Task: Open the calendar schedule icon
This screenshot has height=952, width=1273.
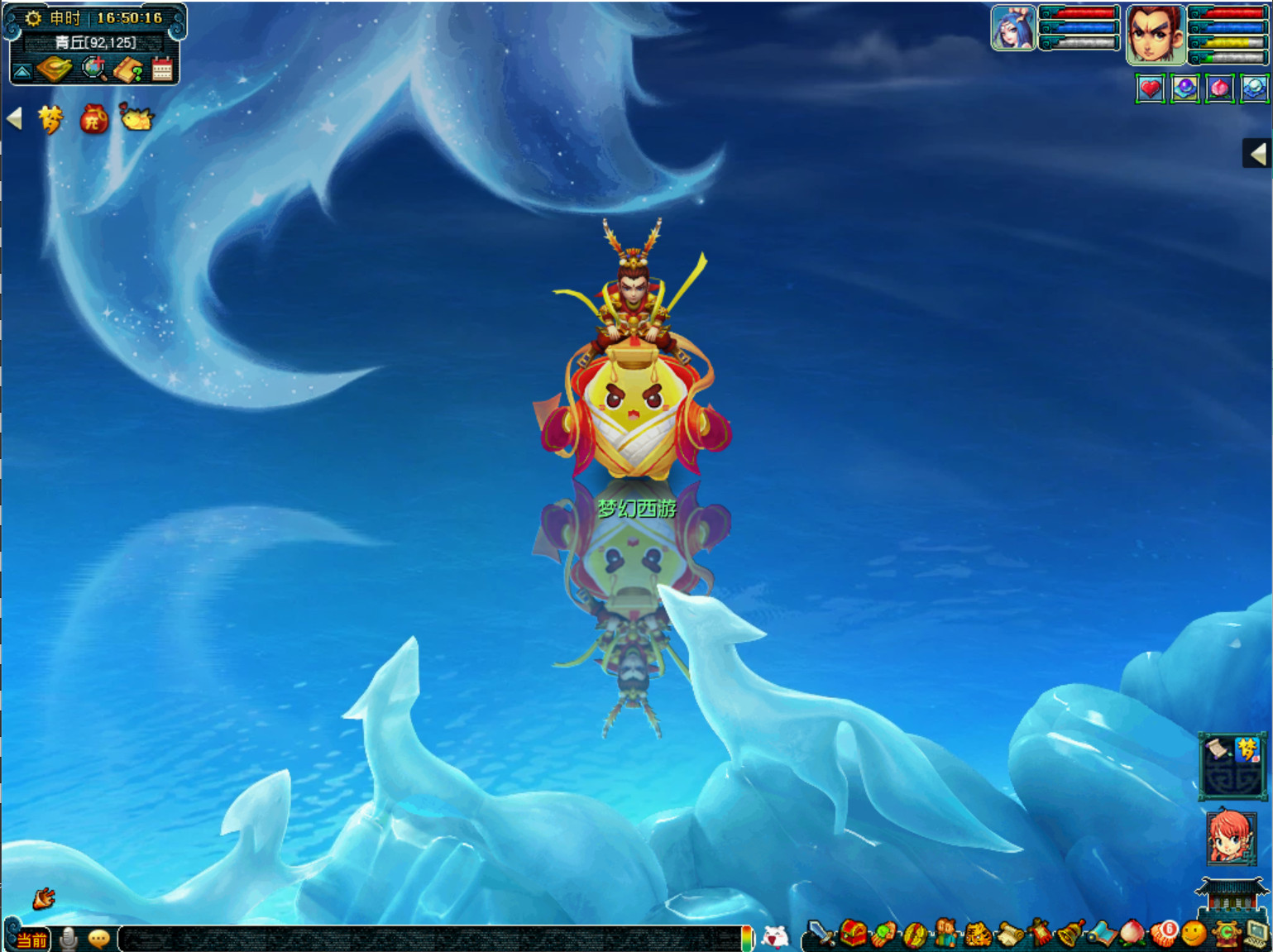Action: (x=162, y=69)
